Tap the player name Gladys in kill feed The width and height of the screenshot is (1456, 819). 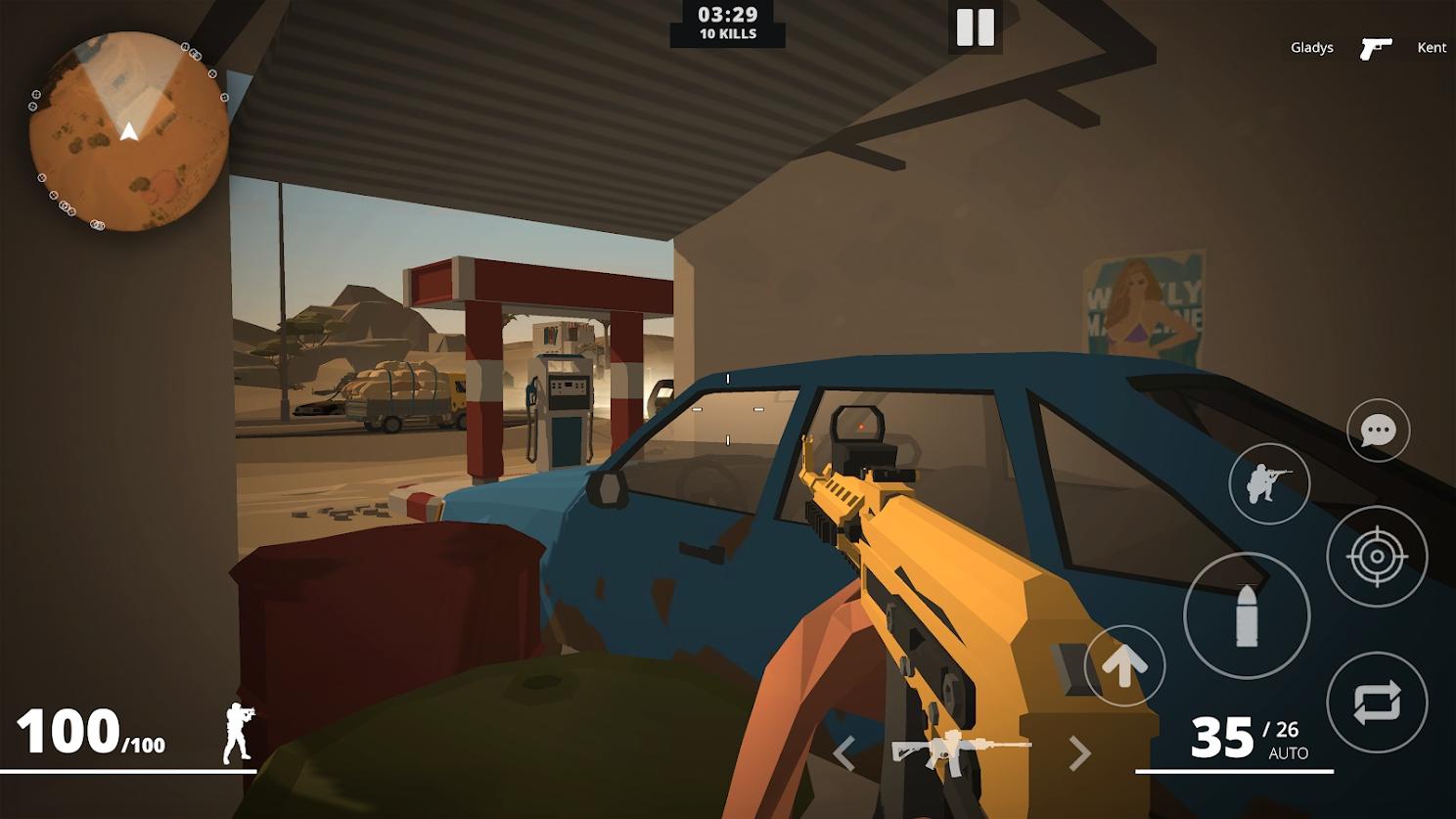click(x=1311, y=46)
